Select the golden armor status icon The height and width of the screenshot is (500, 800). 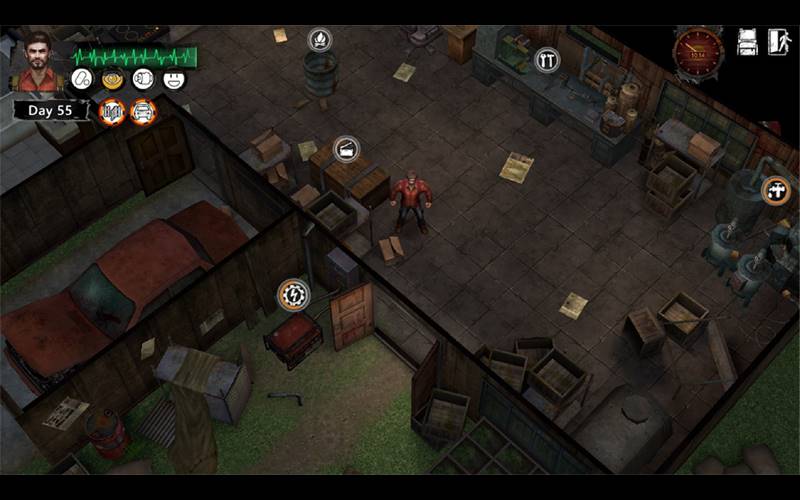[112, 79]
